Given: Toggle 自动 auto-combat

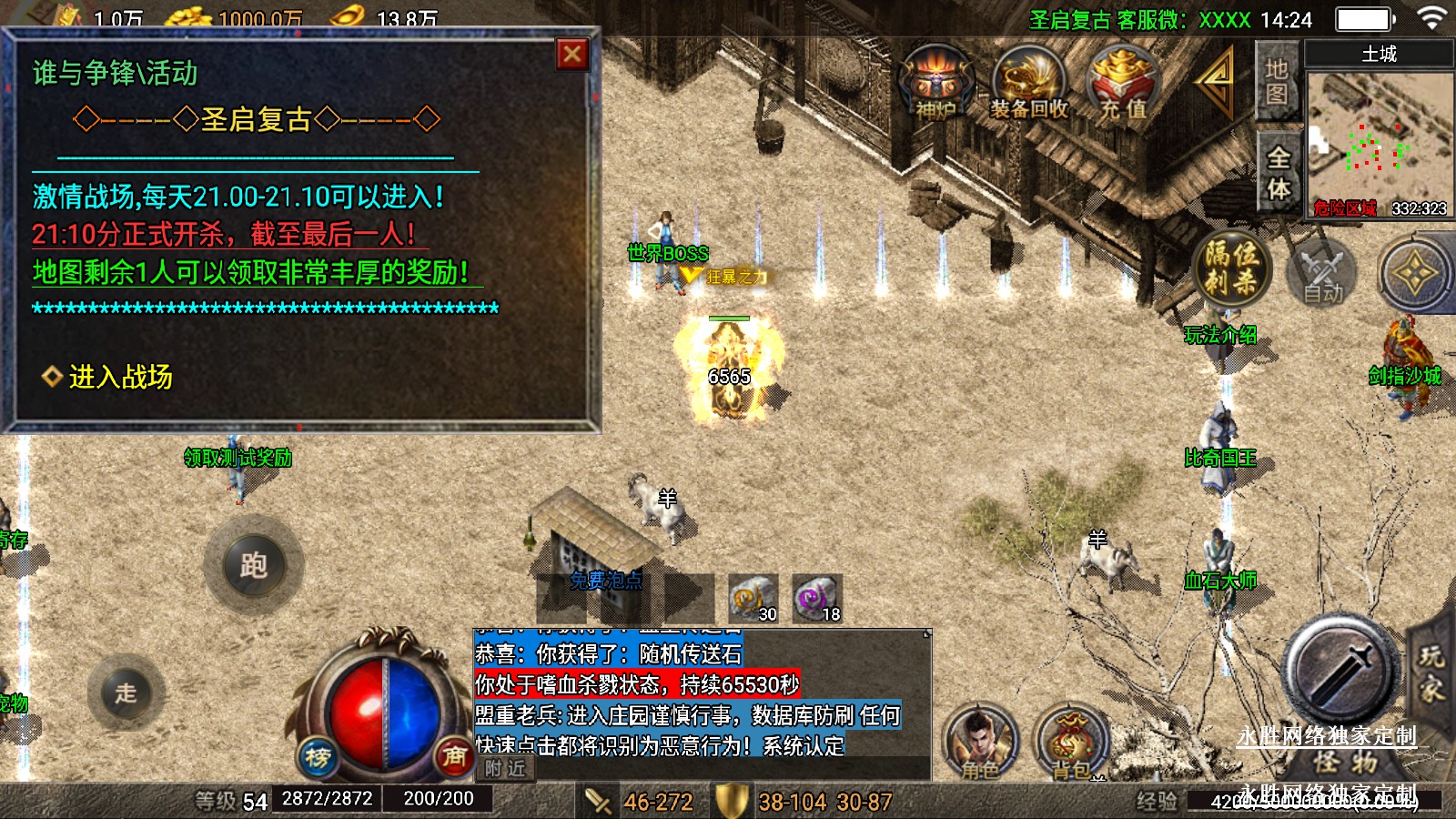Looking at the screenshot, I should [x=1322, y=274].
